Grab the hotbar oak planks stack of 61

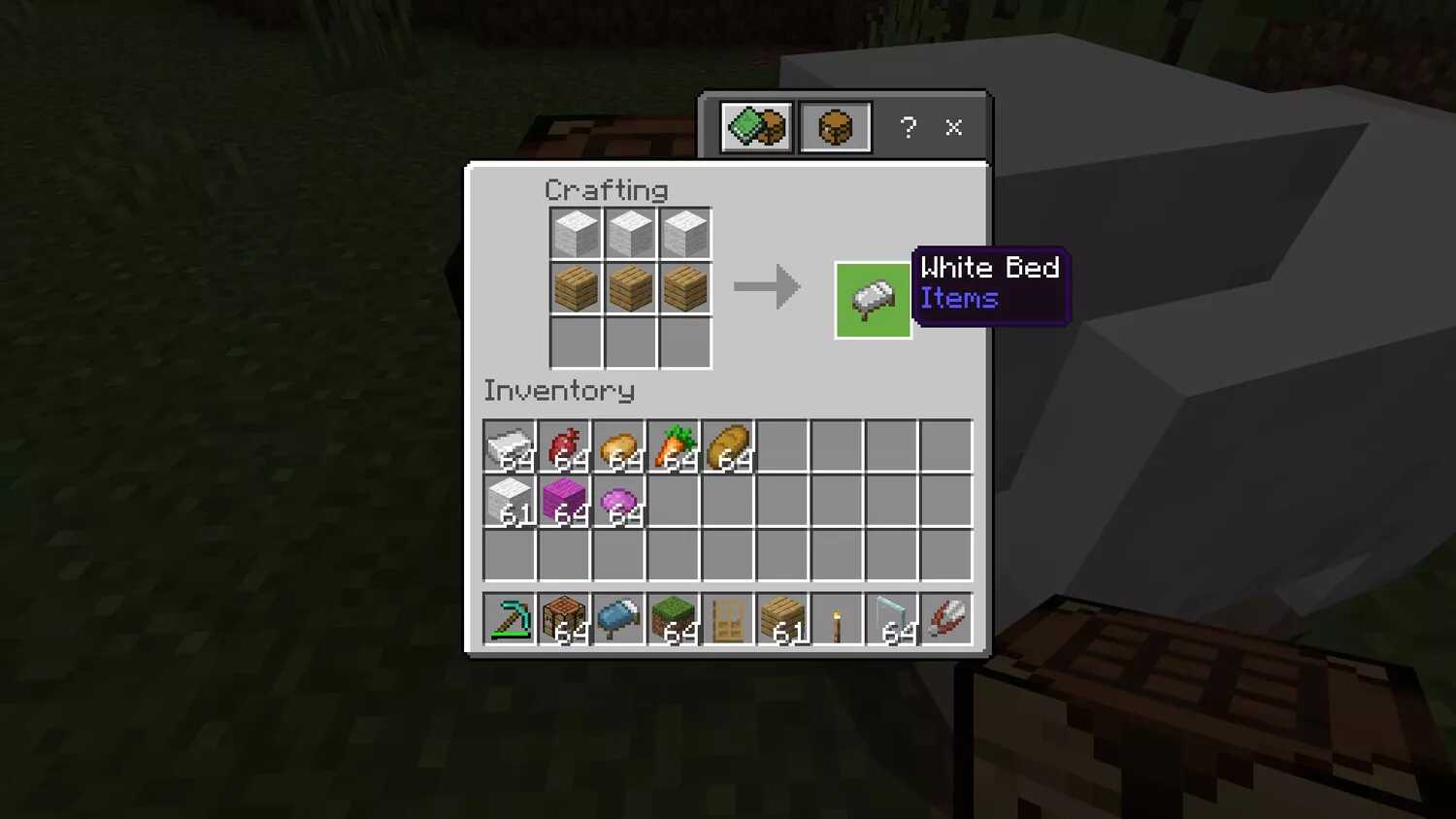(782, 619)
